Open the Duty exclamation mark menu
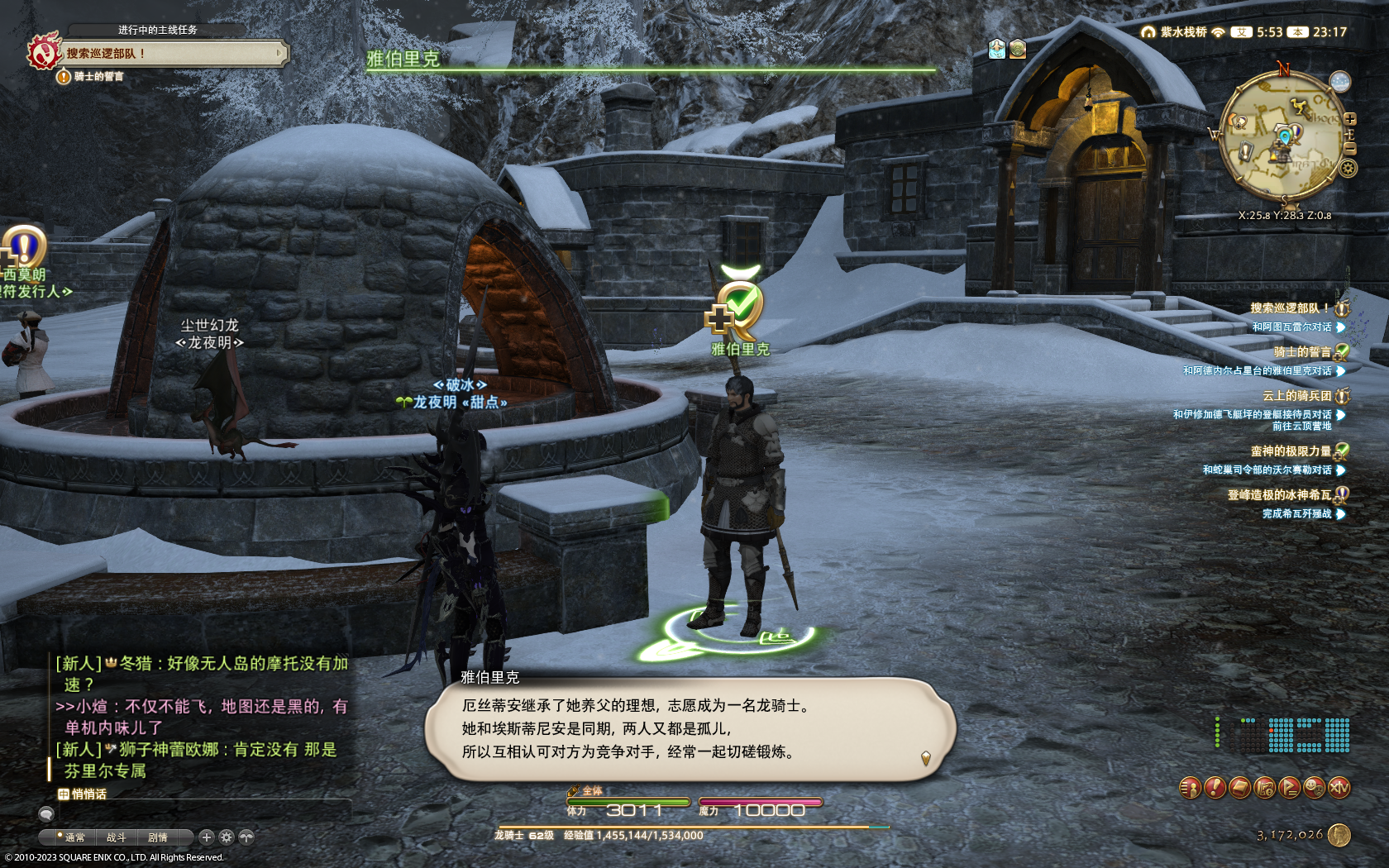 (1215, 788)
